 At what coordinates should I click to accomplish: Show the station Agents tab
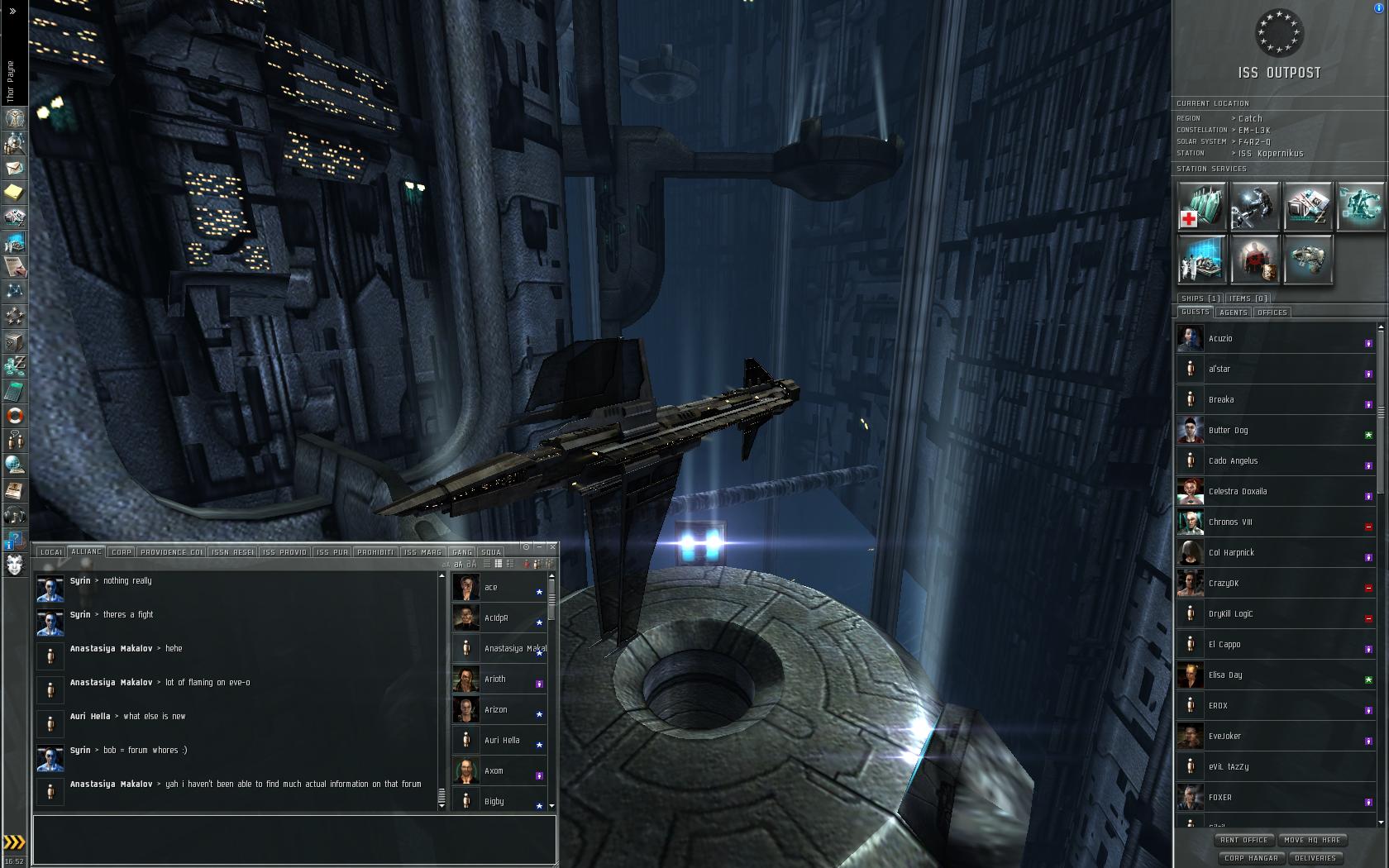coord(1233,312)
